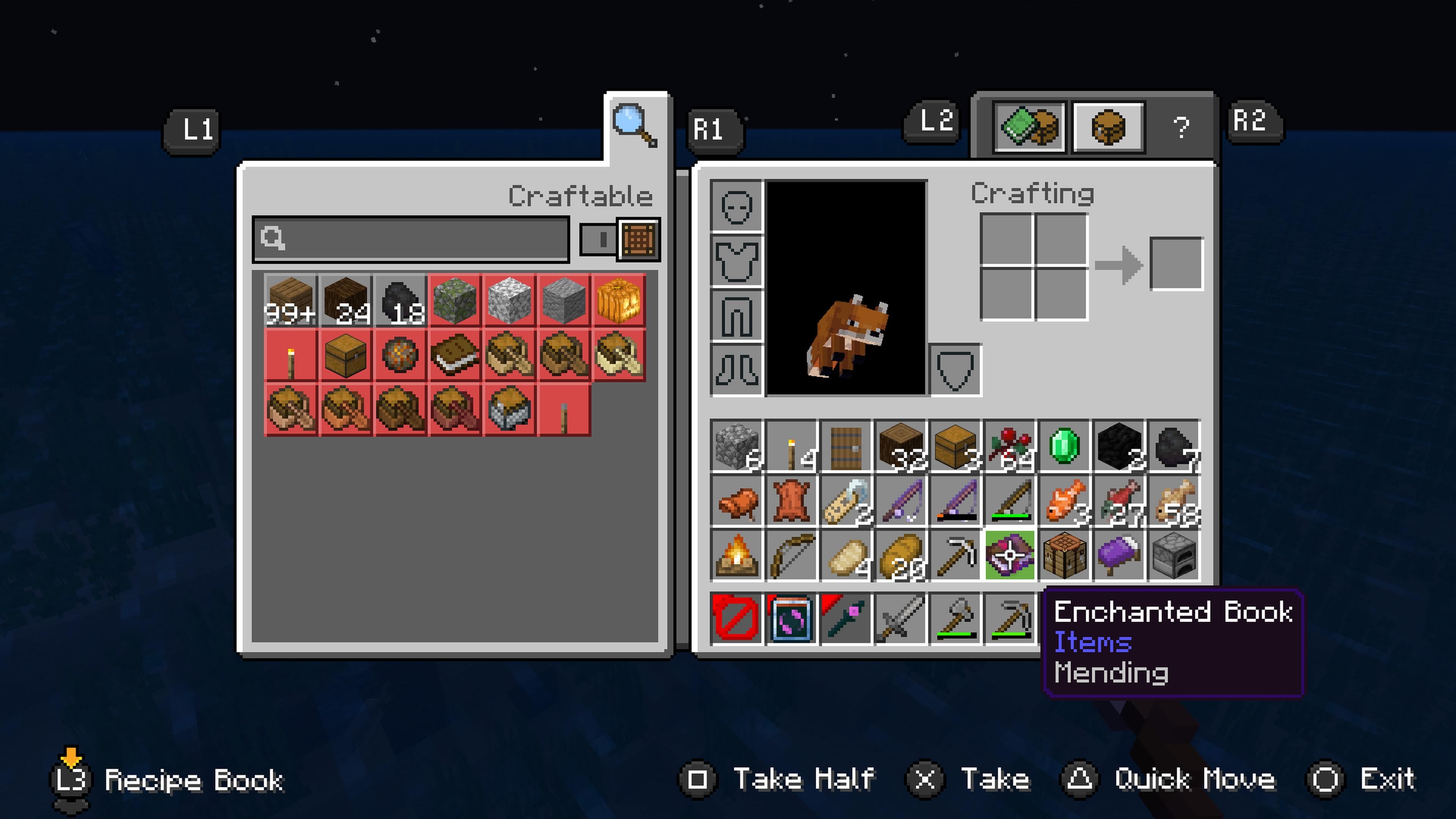Take the furnace from the inventory
This screenshot has height=819, width=1456.
(x=1174, y=555)
